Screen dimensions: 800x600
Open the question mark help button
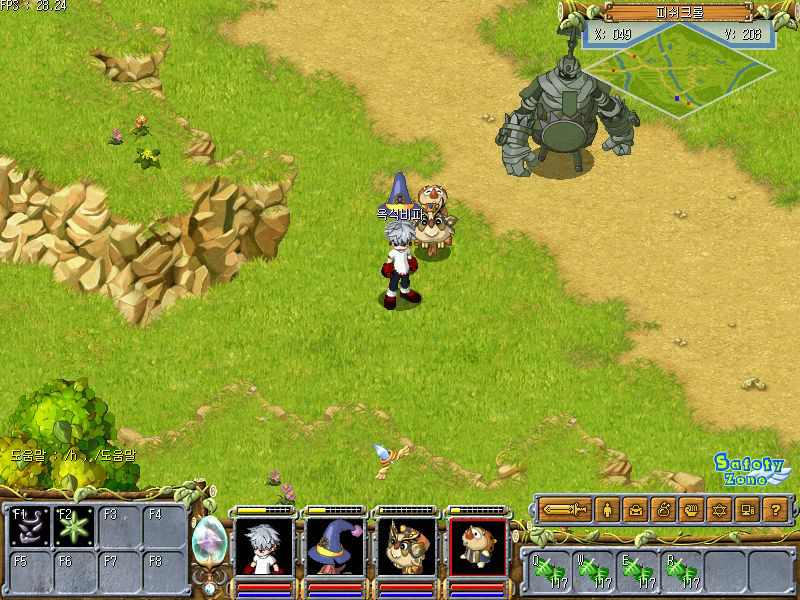coord(774,510)
